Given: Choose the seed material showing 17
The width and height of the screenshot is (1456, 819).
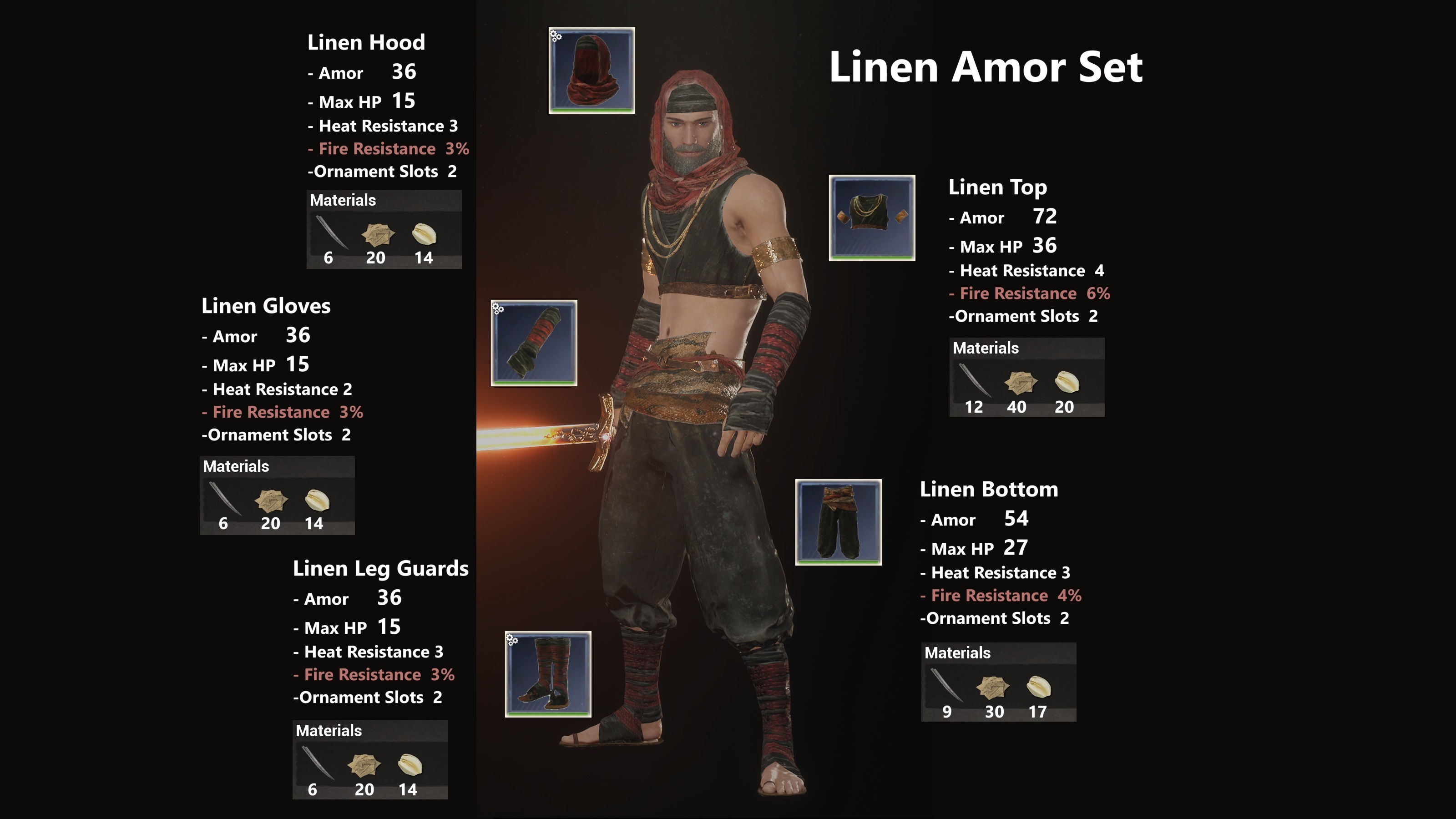Looking at the screenshot, I should click(x=1038, y=688).
